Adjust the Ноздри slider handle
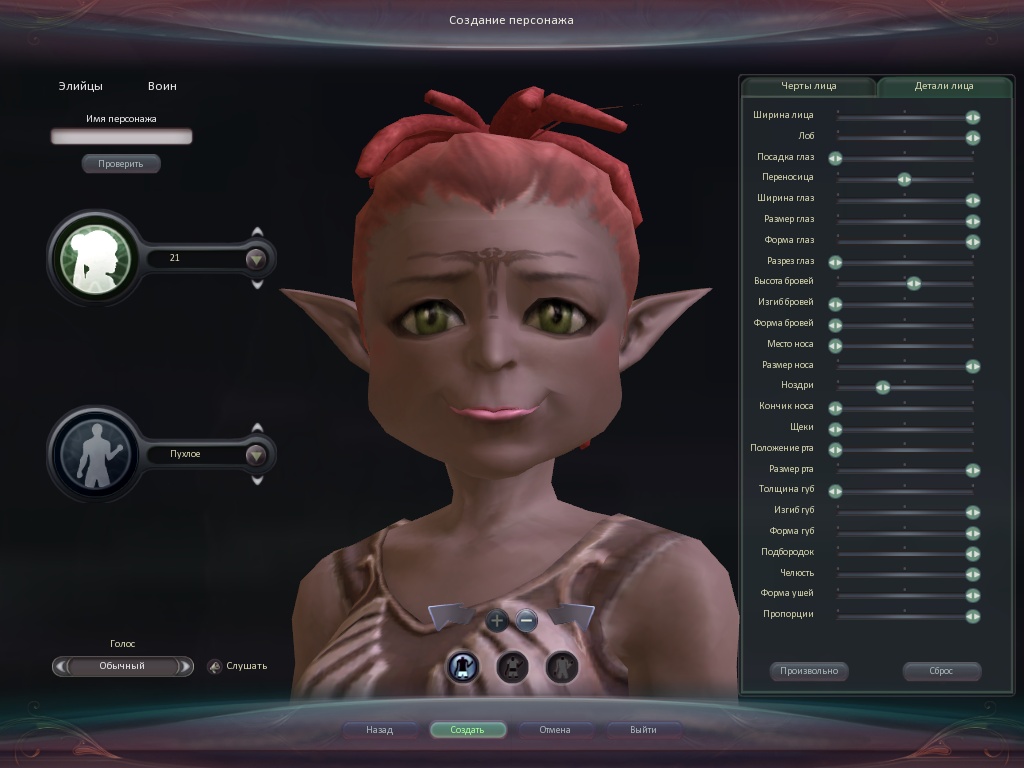The height and width of the screenshot is (768, 1024). [882, 387]
